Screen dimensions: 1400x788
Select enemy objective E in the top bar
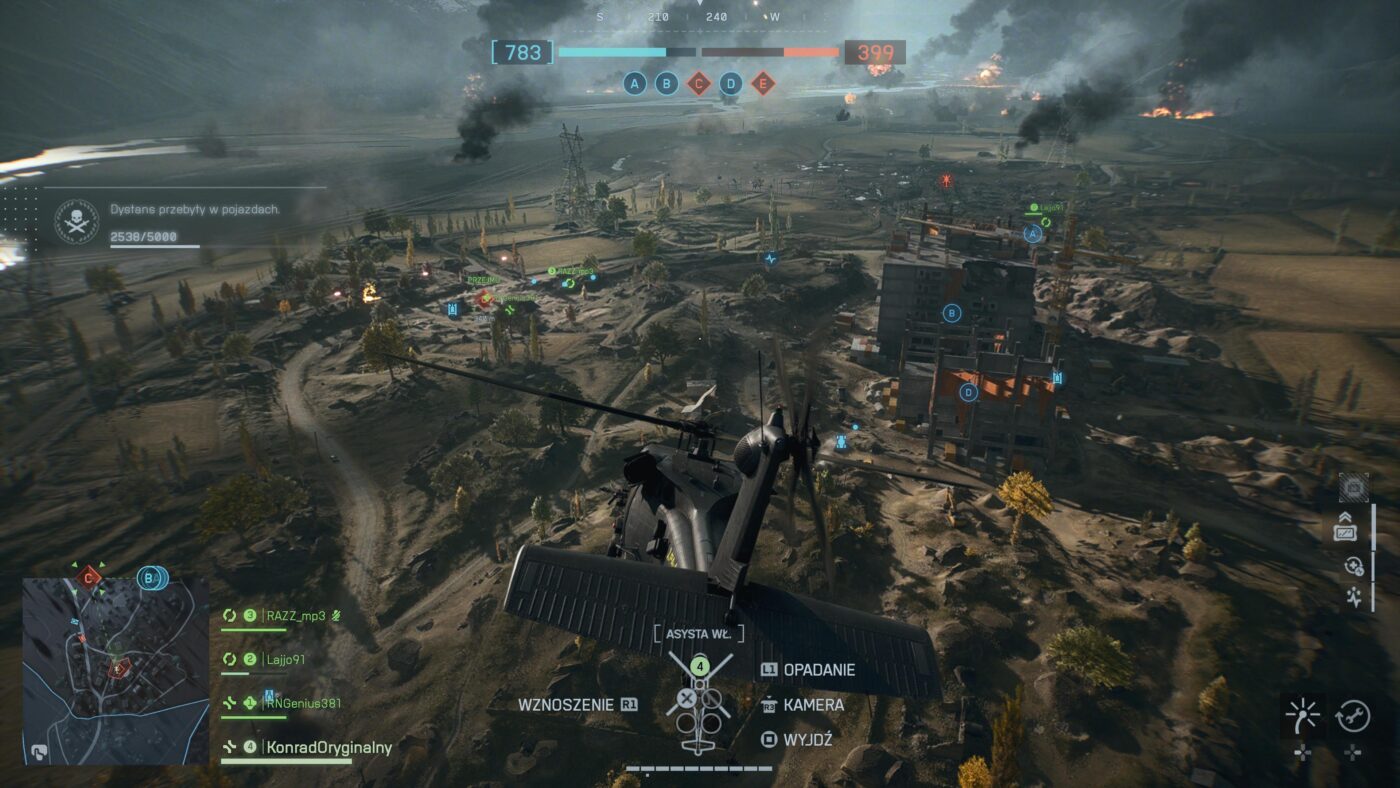tap(763, 83)
